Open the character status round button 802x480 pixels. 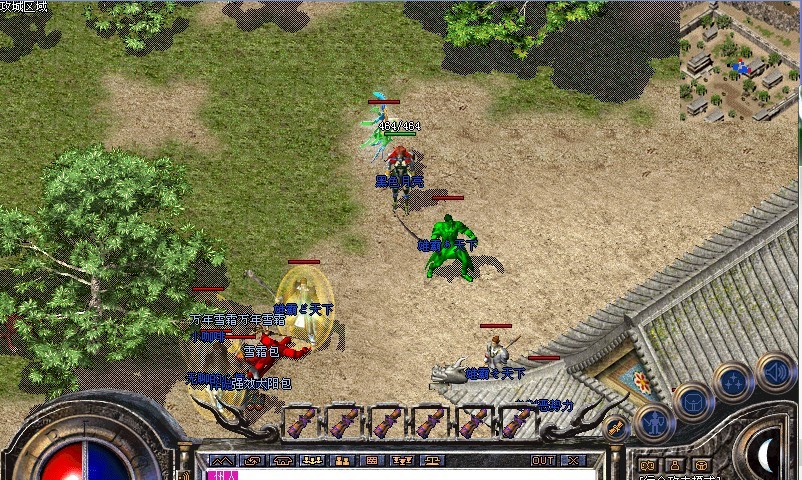[x=654, y=422]
